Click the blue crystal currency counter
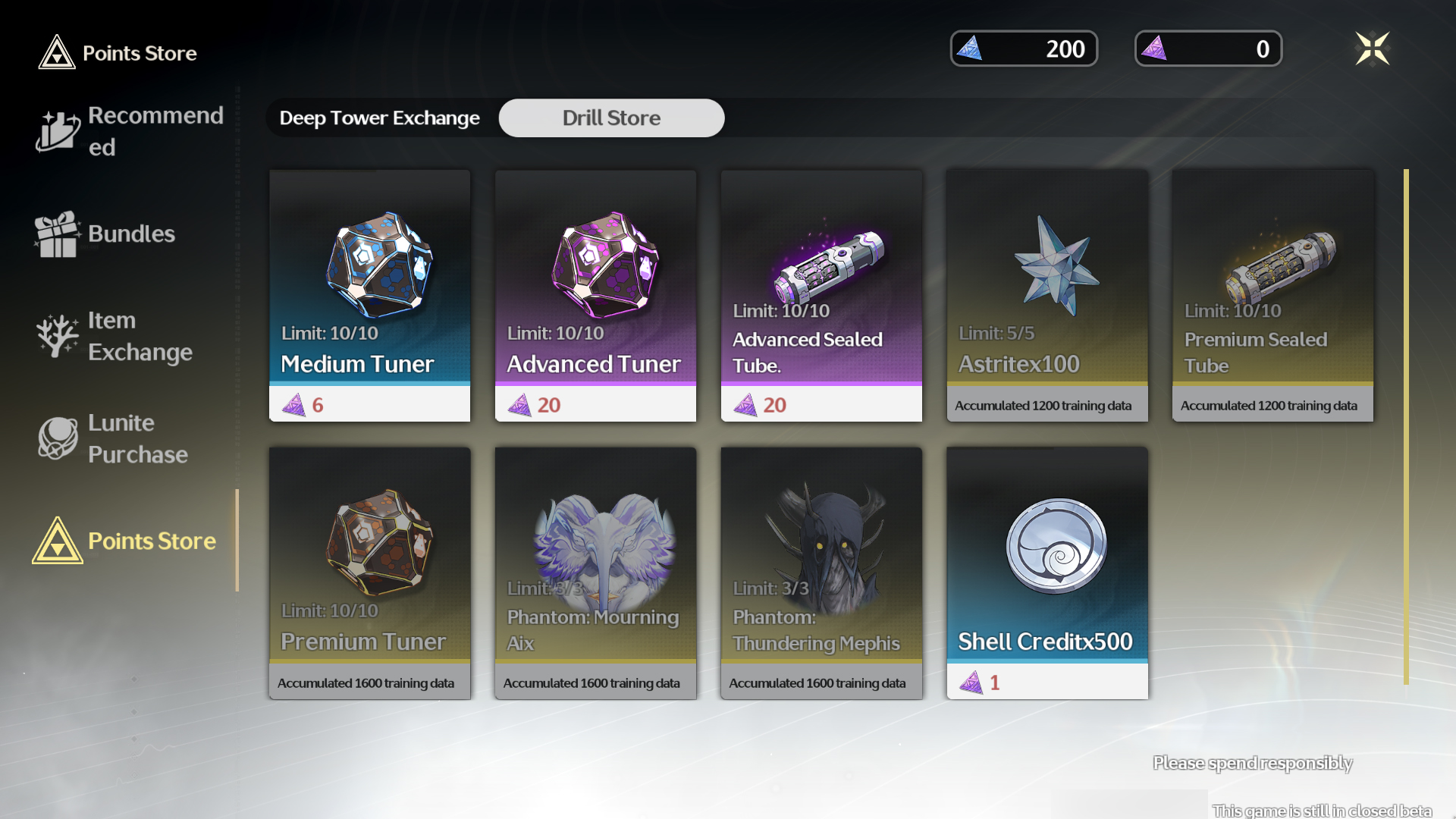Screen dimensions: 1456x819 pyautogui.click(x=1024, y=49)
